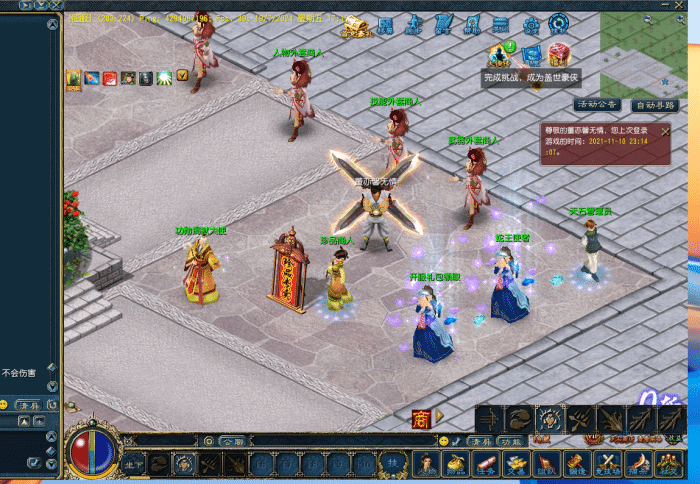The height and width of the screenshot is (484, 700).
Task: Click the 公聊 public chat channel button
Action: 233,441
